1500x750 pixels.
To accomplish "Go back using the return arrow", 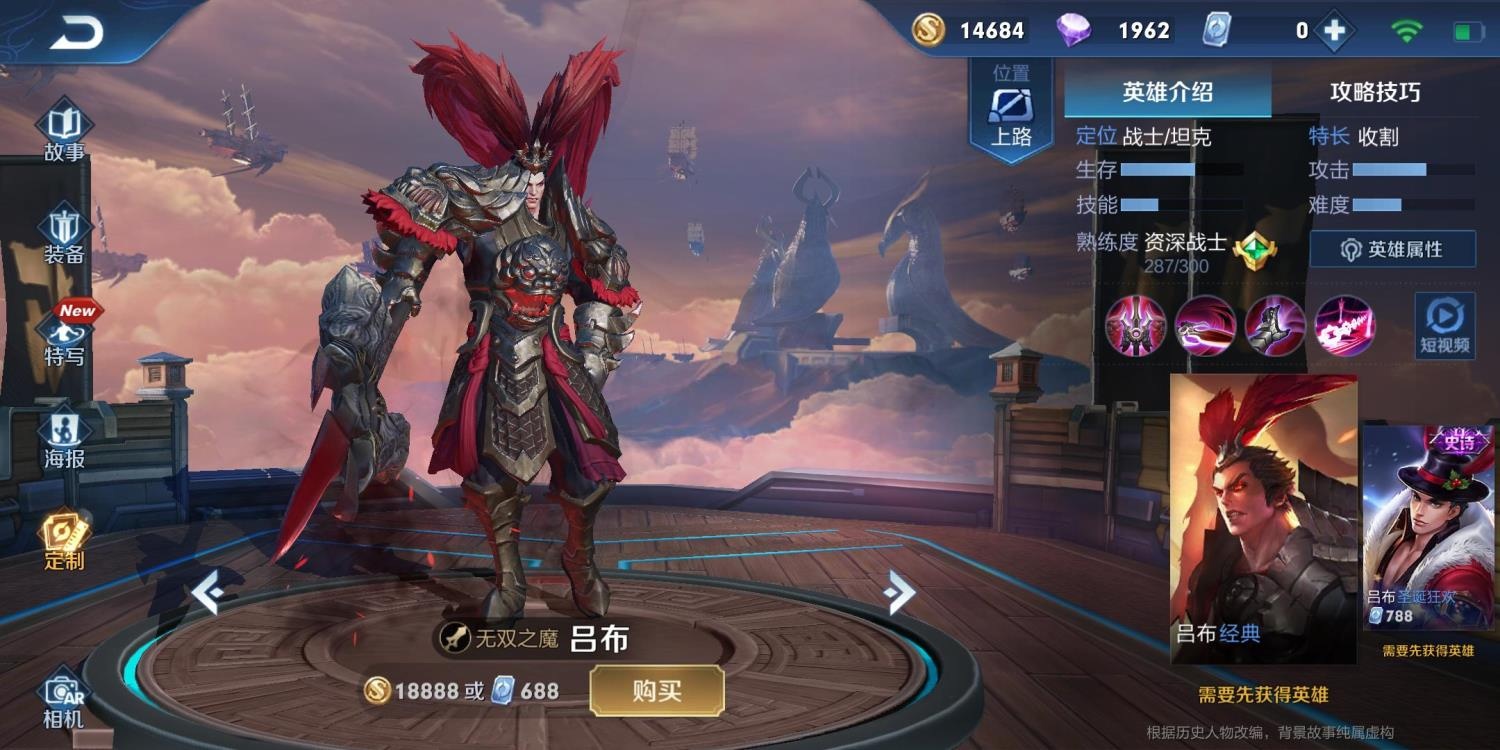I will point(77,34).
